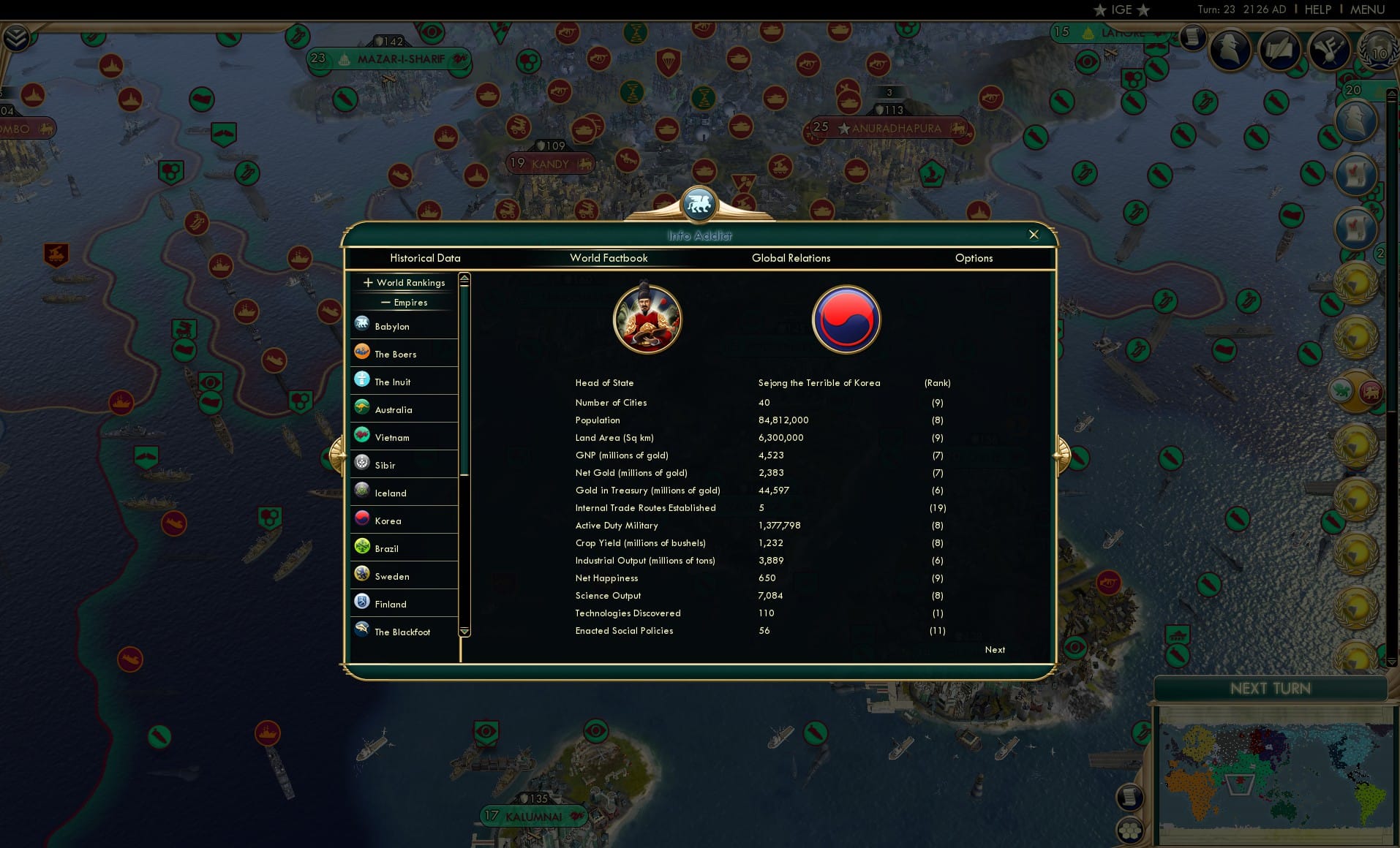The image size is (1400, 848).
Task: Switch to the Historical Data tab
Action: pyautogui.click(x=426, y=258)
